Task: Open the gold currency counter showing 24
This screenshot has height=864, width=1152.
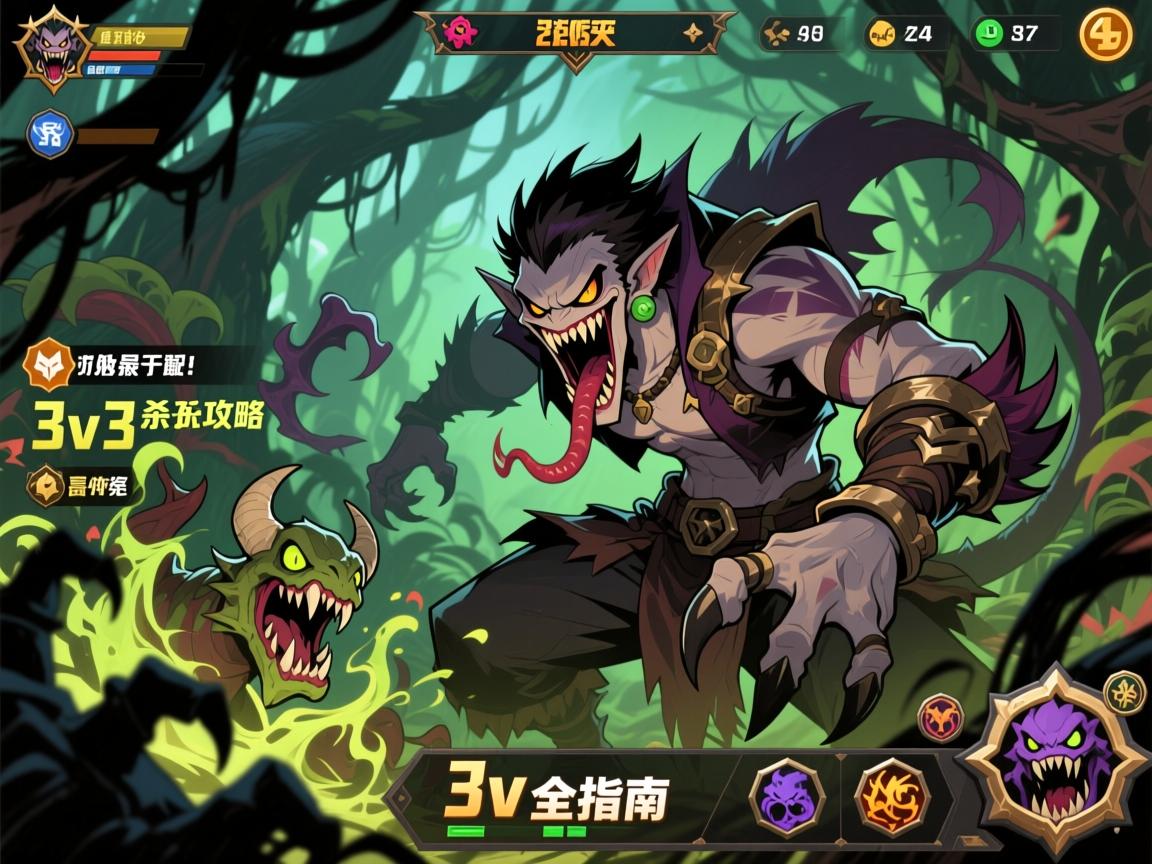Action: click(x=906, y=34)
